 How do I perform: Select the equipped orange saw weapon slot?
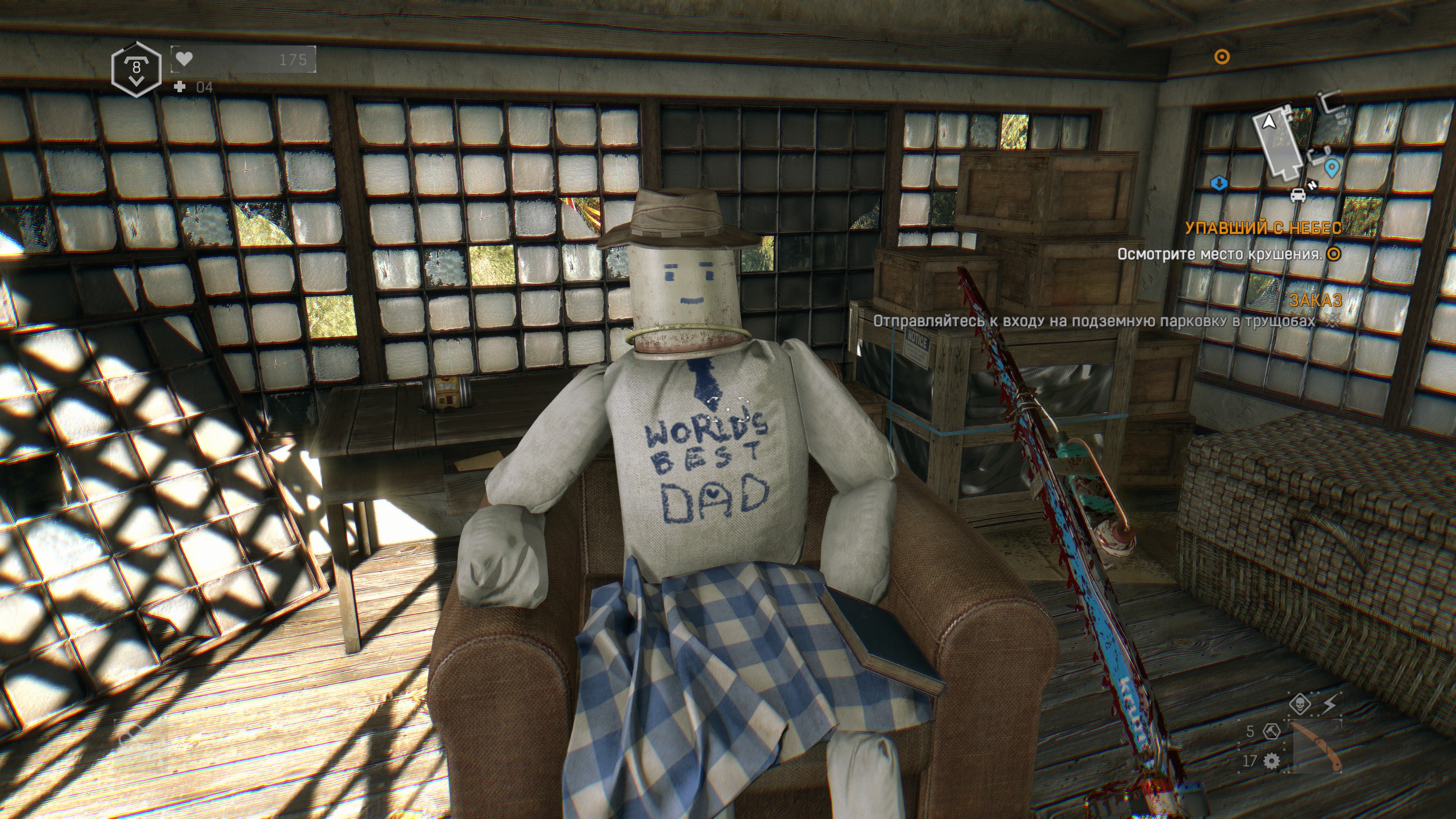click(1317, 747)
